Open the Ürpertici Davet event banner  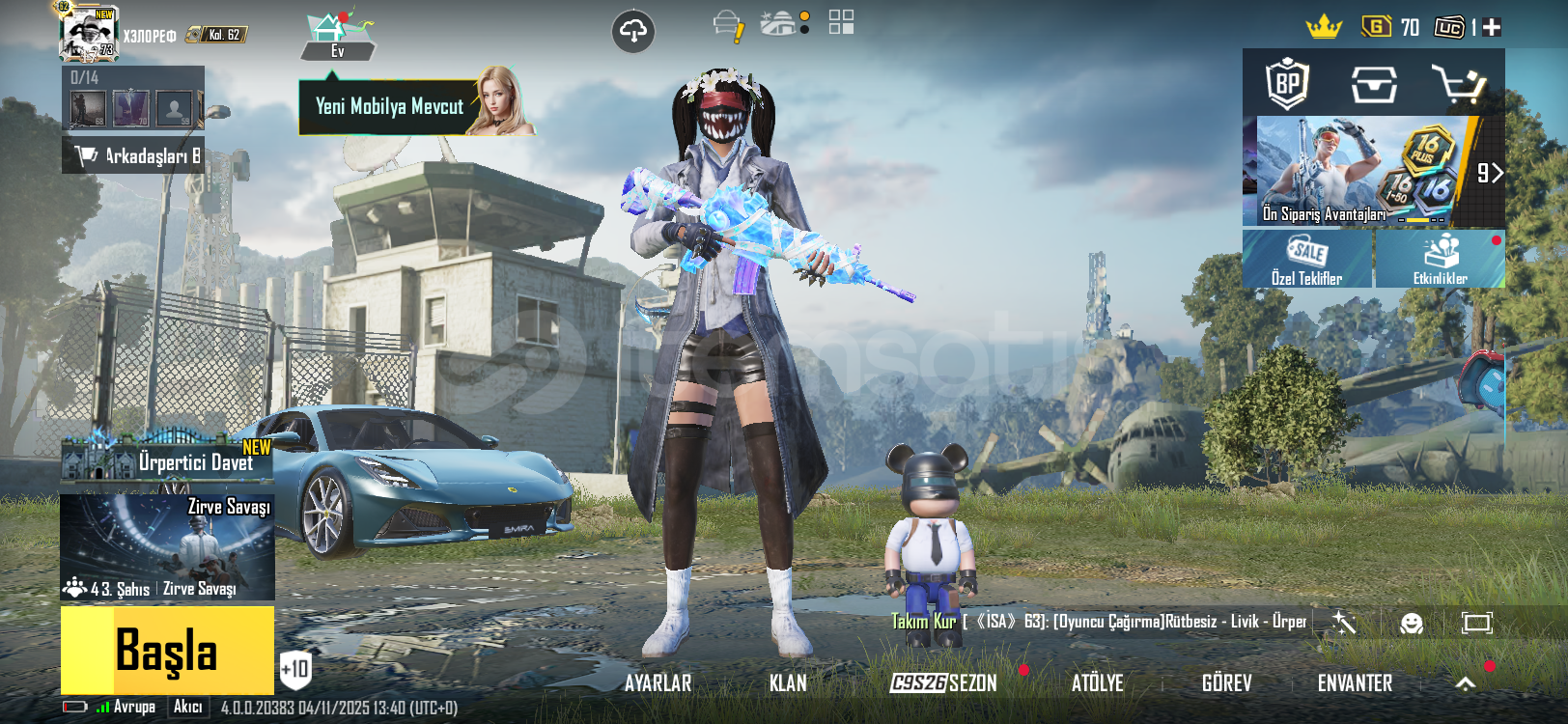point(167,460)
